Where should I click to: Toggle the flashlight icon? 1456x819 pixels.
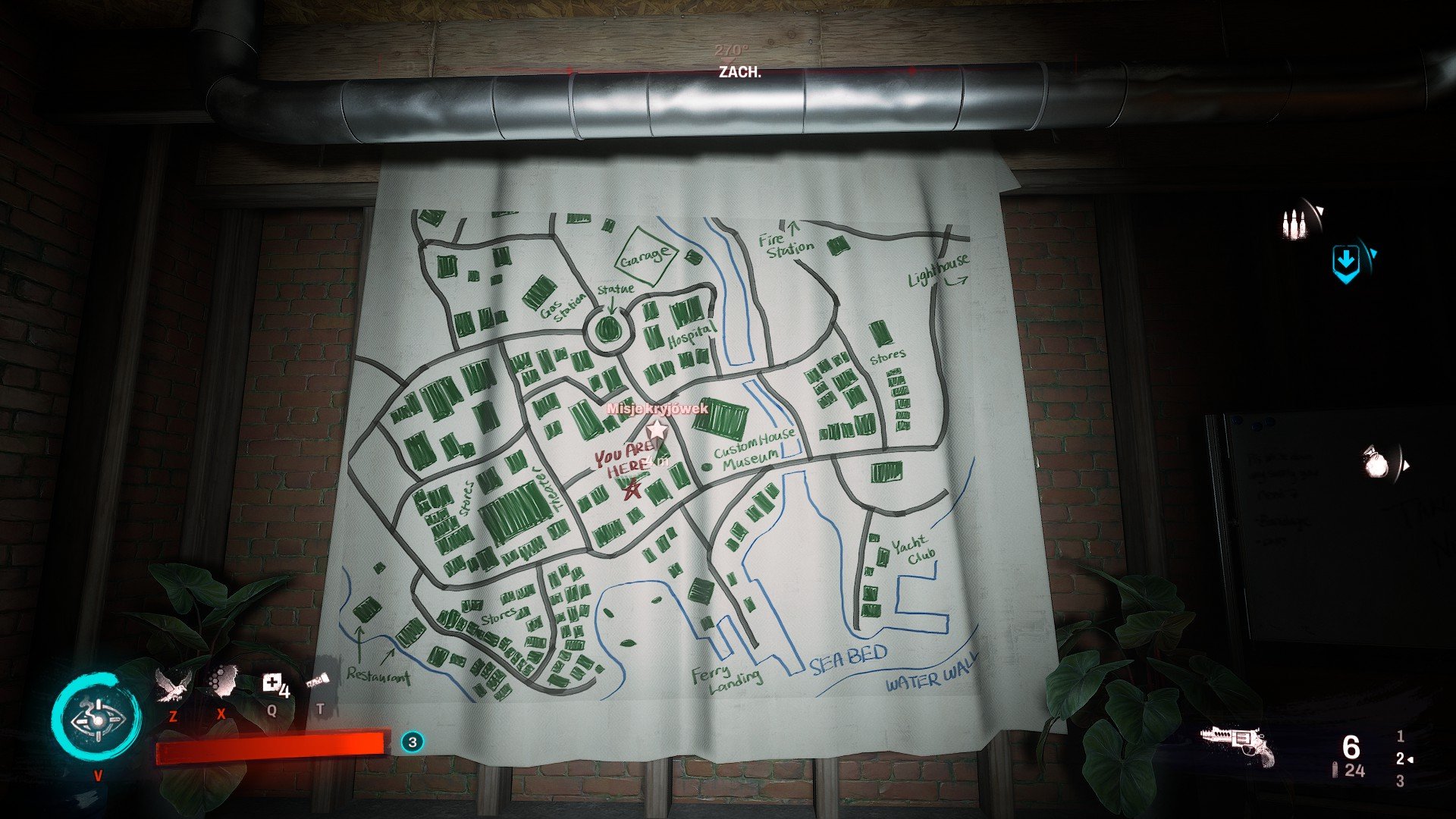[x=318, y=681]
